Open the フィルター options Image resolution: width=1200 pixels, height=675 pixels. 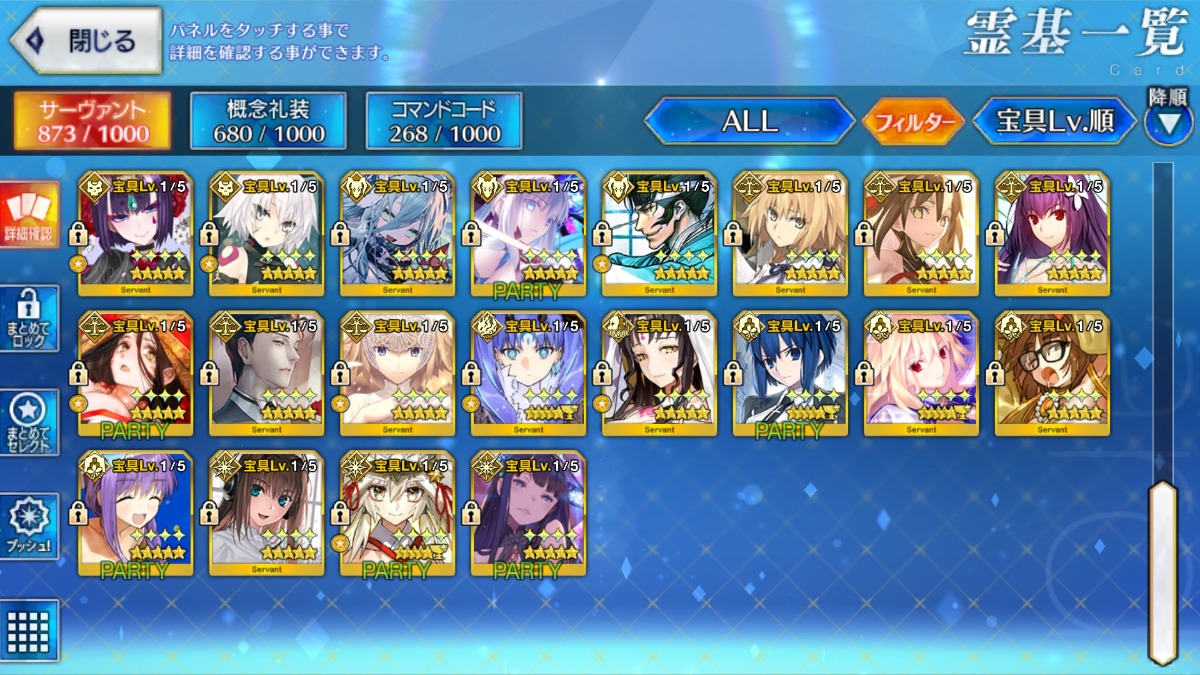tap(912, 122)
